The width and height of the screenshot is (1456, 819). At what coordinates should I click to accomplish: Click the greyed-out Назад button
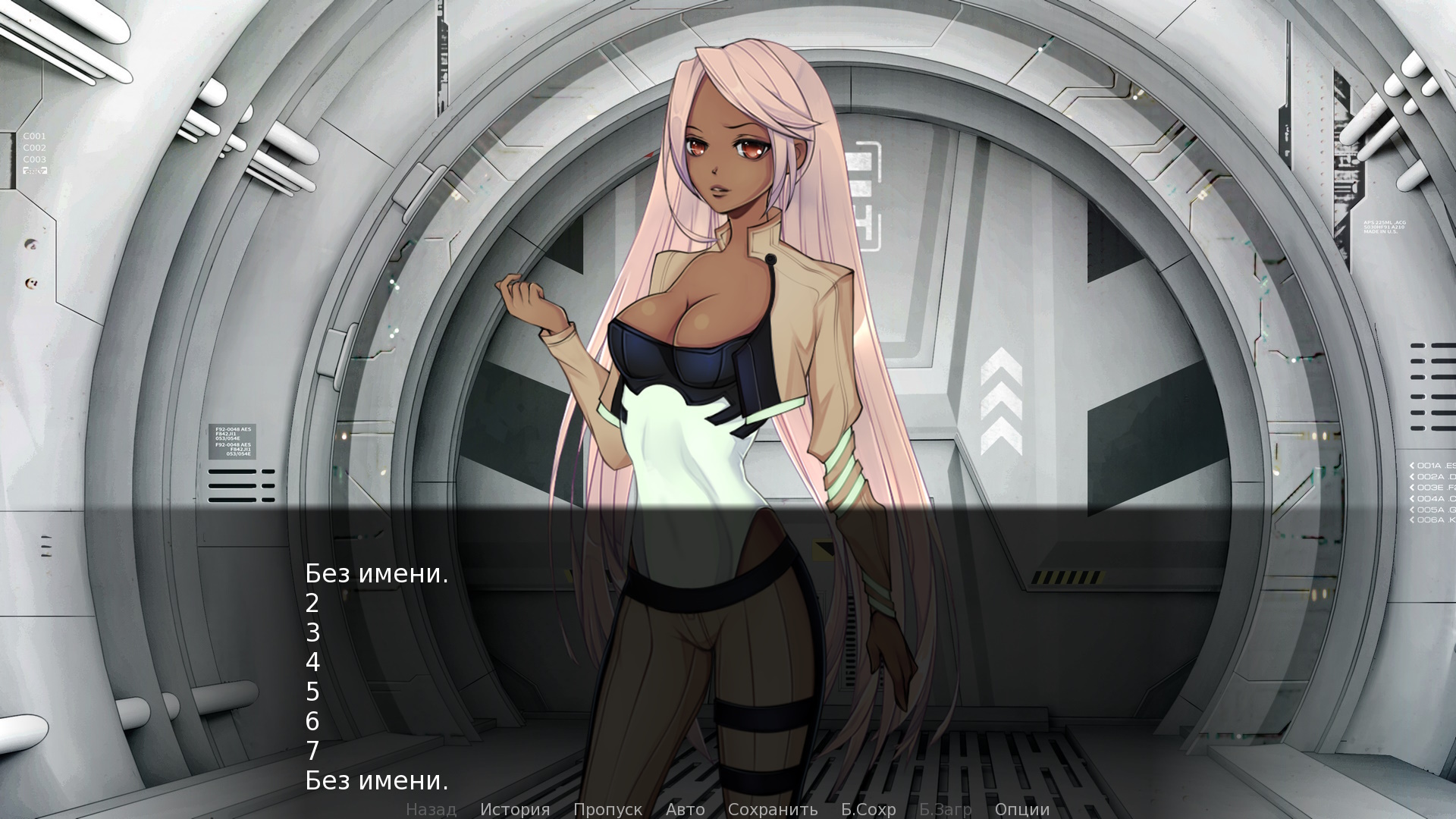click(431, 809)
